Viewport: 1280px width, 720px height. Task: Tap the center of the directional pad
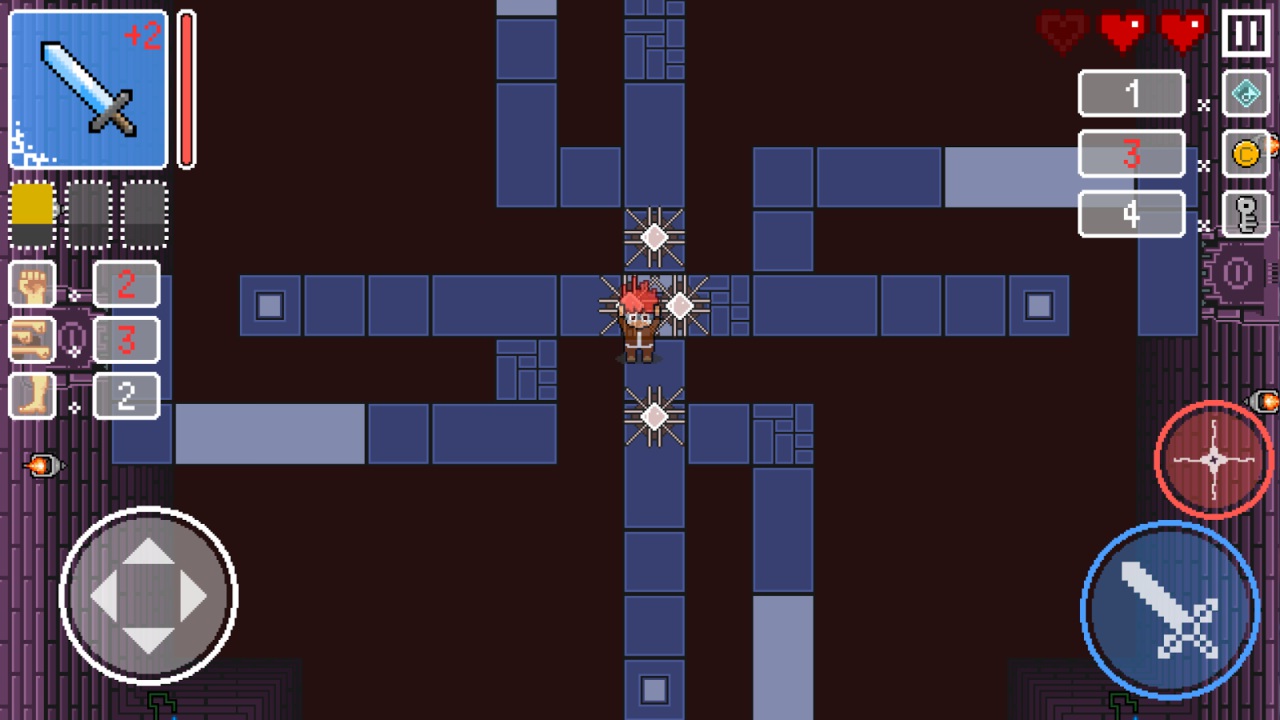(x=148, y=596)
